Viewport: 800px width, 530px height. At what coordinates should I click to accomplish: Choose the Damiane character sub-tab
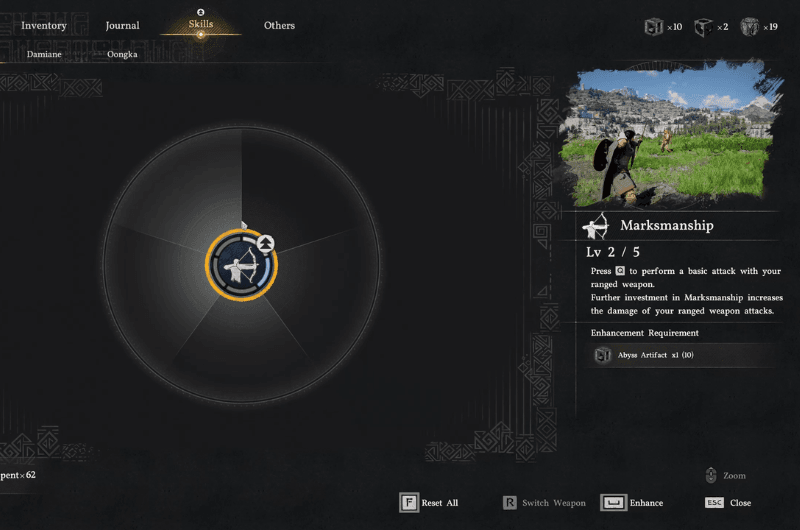coord(43,54)
